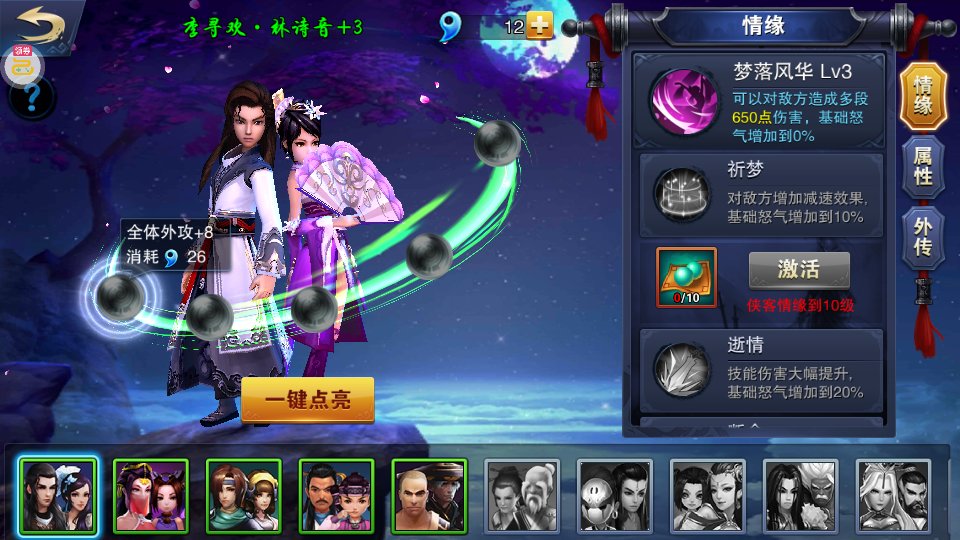
Task: Select the bald monk hero pair portrait
Action: [x=429, y=495]
